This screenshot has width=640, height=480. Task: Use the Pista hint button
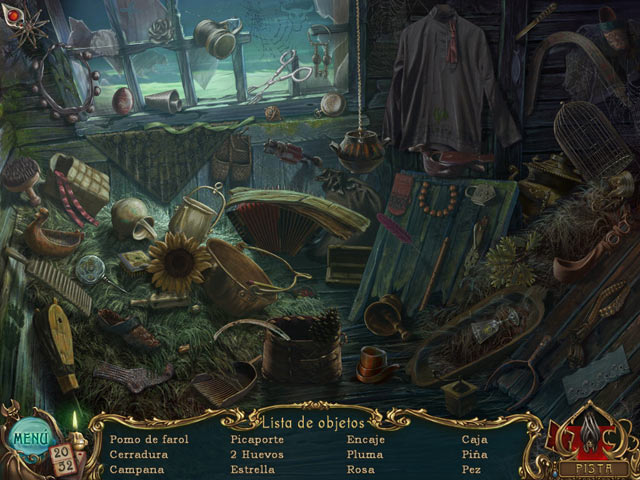coord(595,466)
